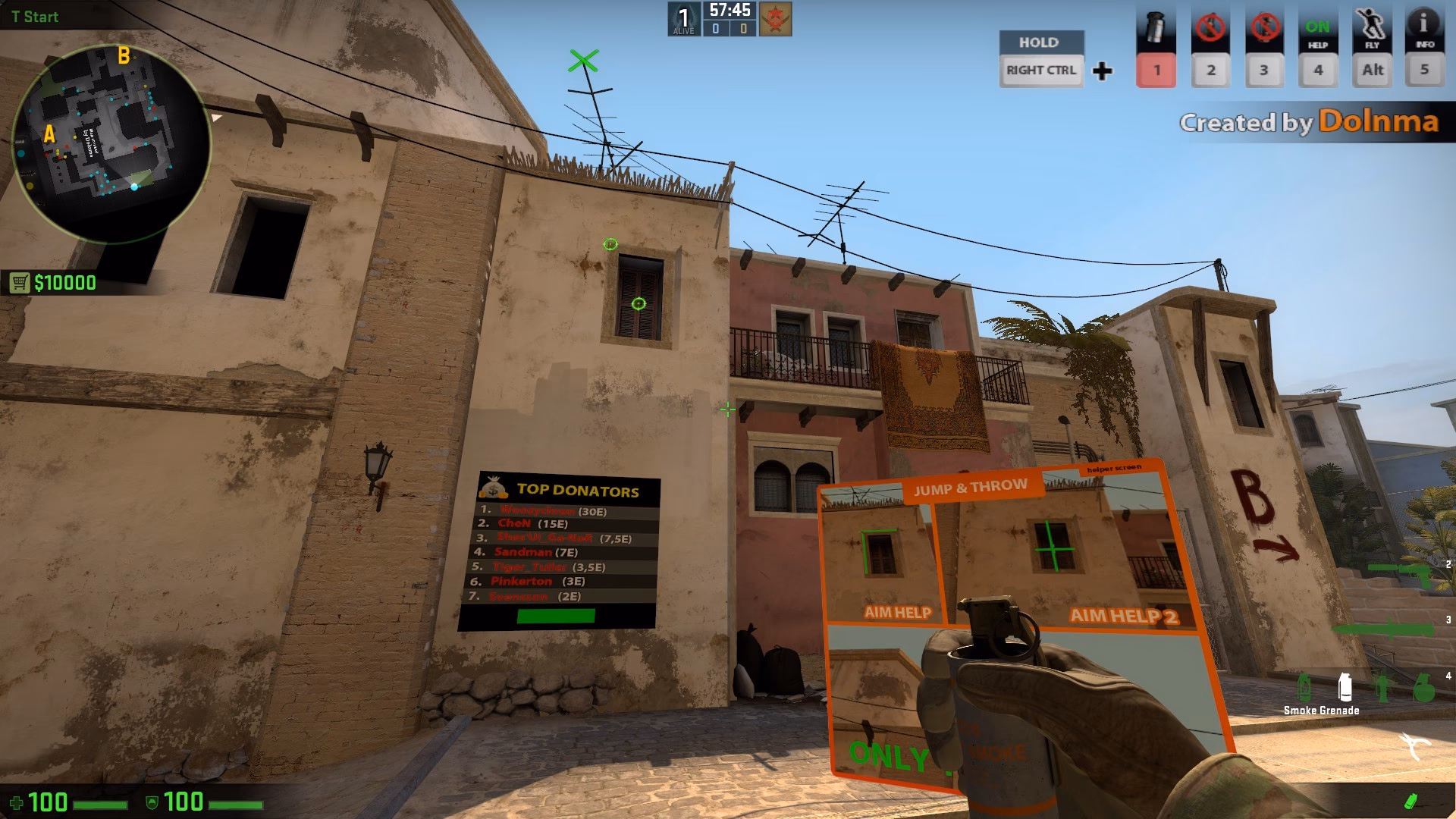This screenshot has height=819, width=1456.
Task: Click bombsite B on the radar minimap
Action: coord(124,55)
